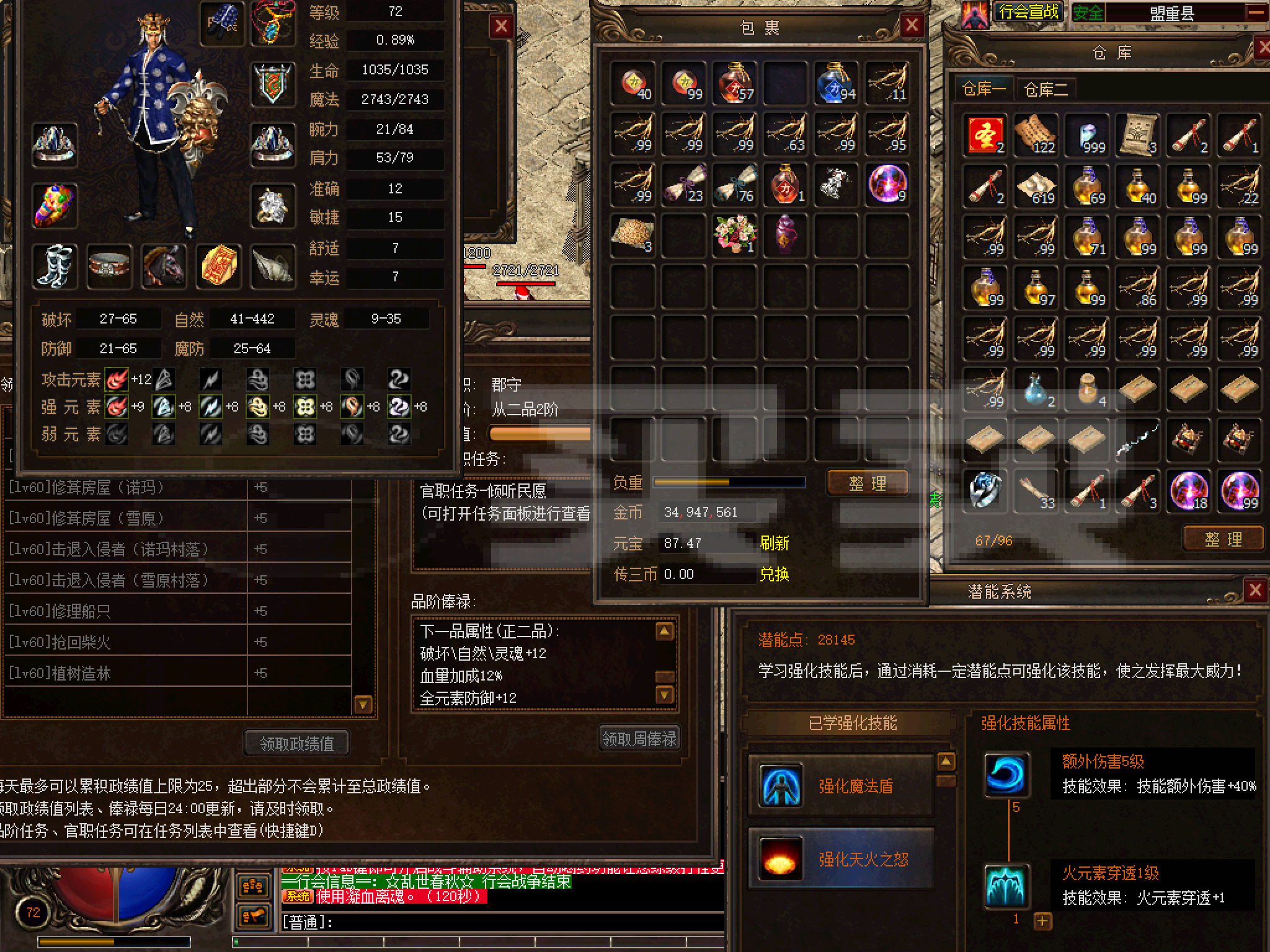Screen dimensions: 1270x952
Task: Open the 仓库一 tab
Action: tap(984, 90)
